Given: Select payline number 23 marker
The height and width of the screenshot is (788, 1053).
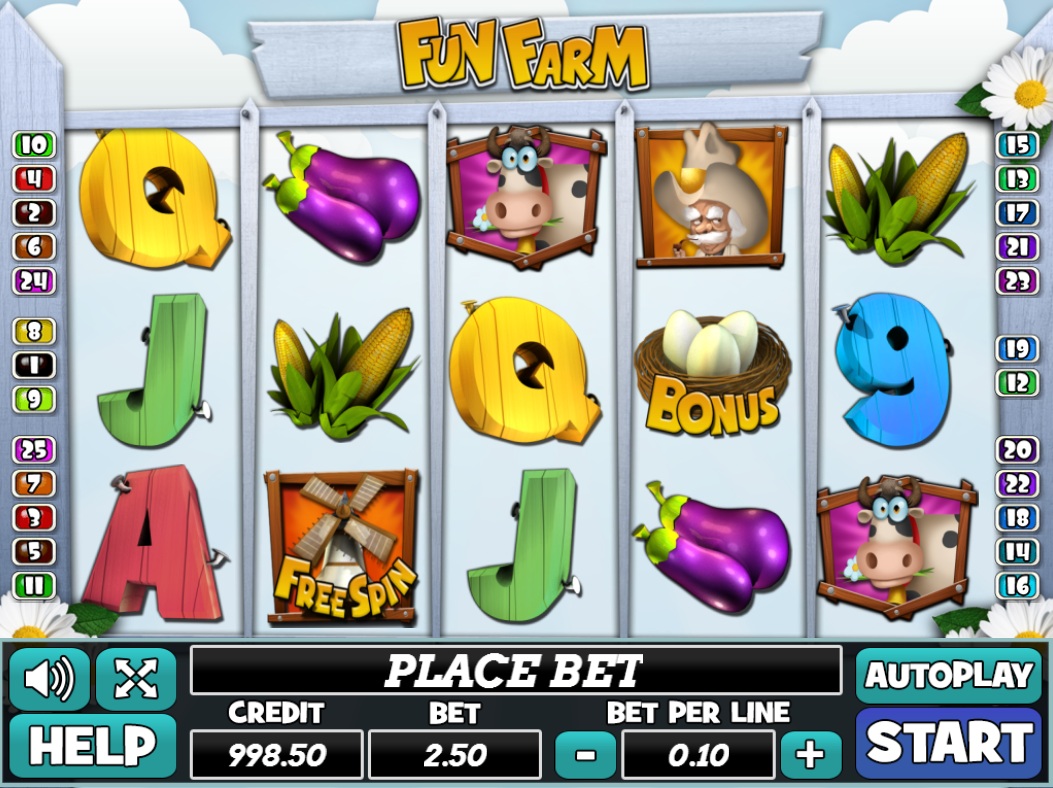Looking at the screenshot, I should click(x=1017, y=281).
